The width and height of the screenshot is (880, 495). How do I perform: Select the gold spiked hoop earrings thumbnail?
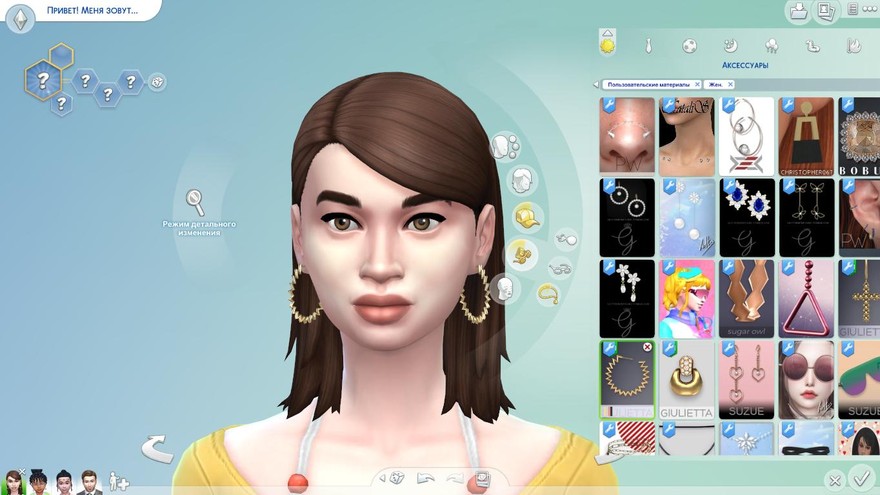coord(628,380)
